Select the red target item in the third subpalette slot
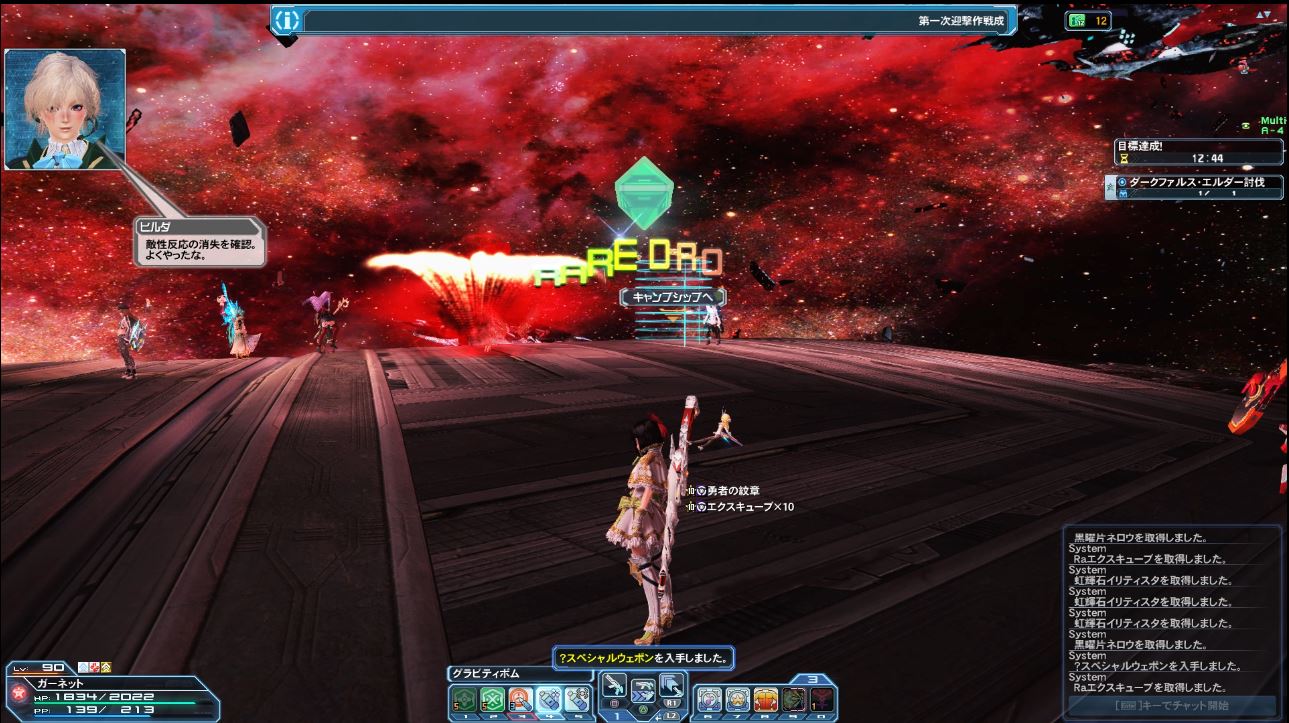The image size is (1289, 723). pyautogui.click(x=521, y=699)
